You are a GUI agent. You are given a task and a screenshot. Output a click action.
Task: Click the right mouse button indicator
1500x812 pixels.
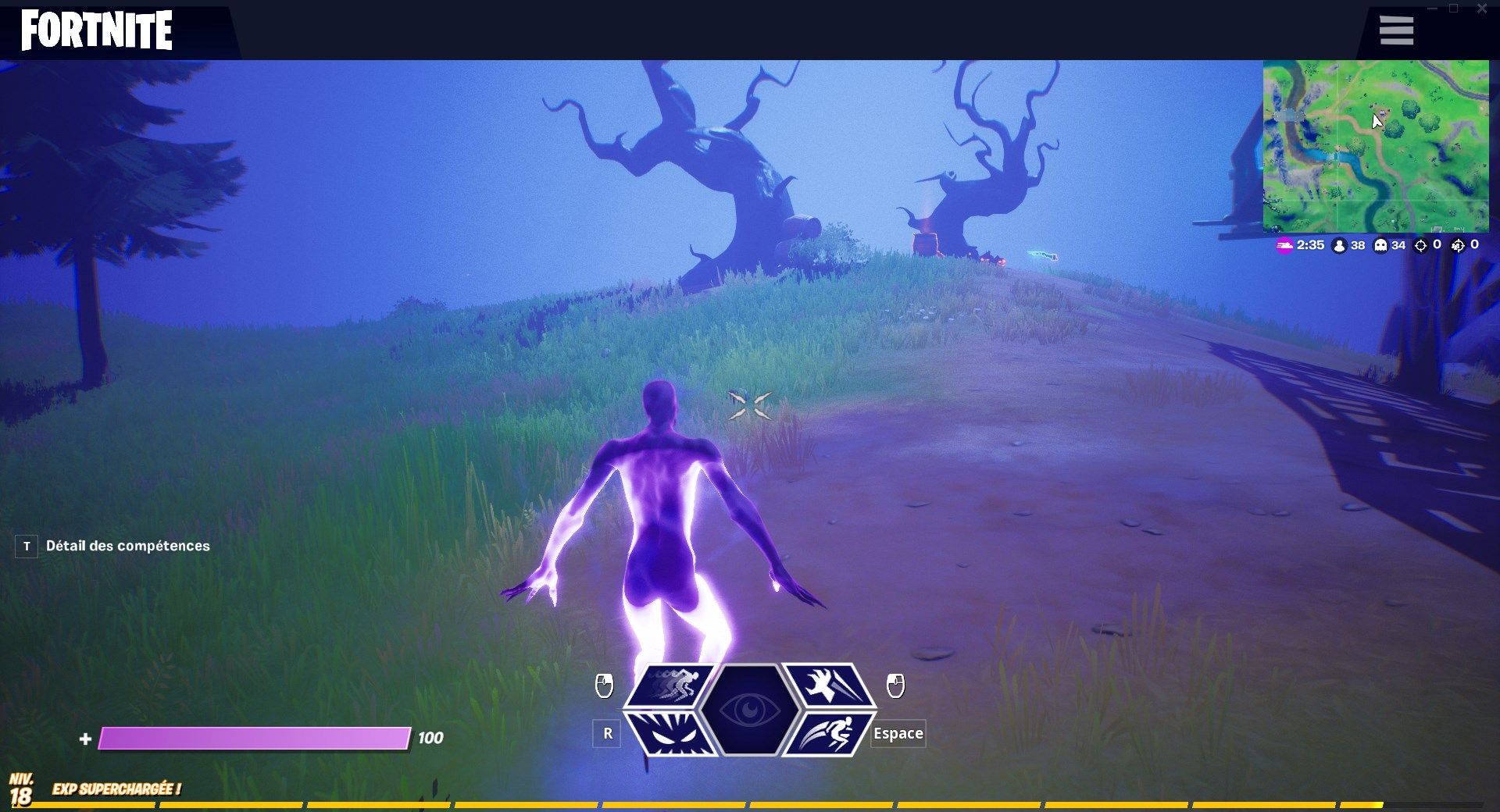click(x=895, y=686)
